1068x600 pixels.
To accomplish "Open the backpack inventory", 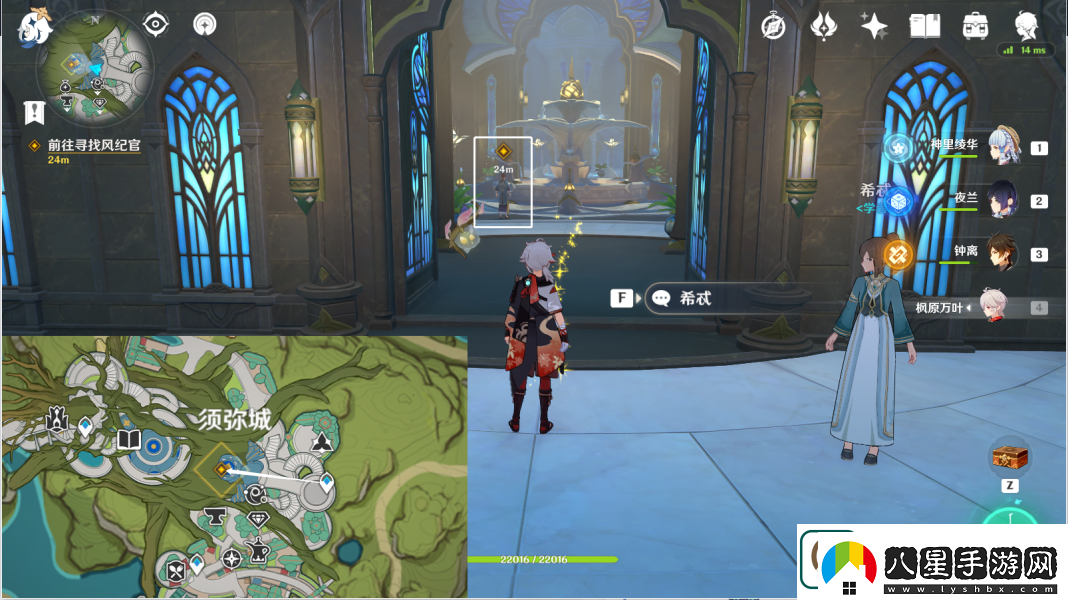I will [975, 26].
